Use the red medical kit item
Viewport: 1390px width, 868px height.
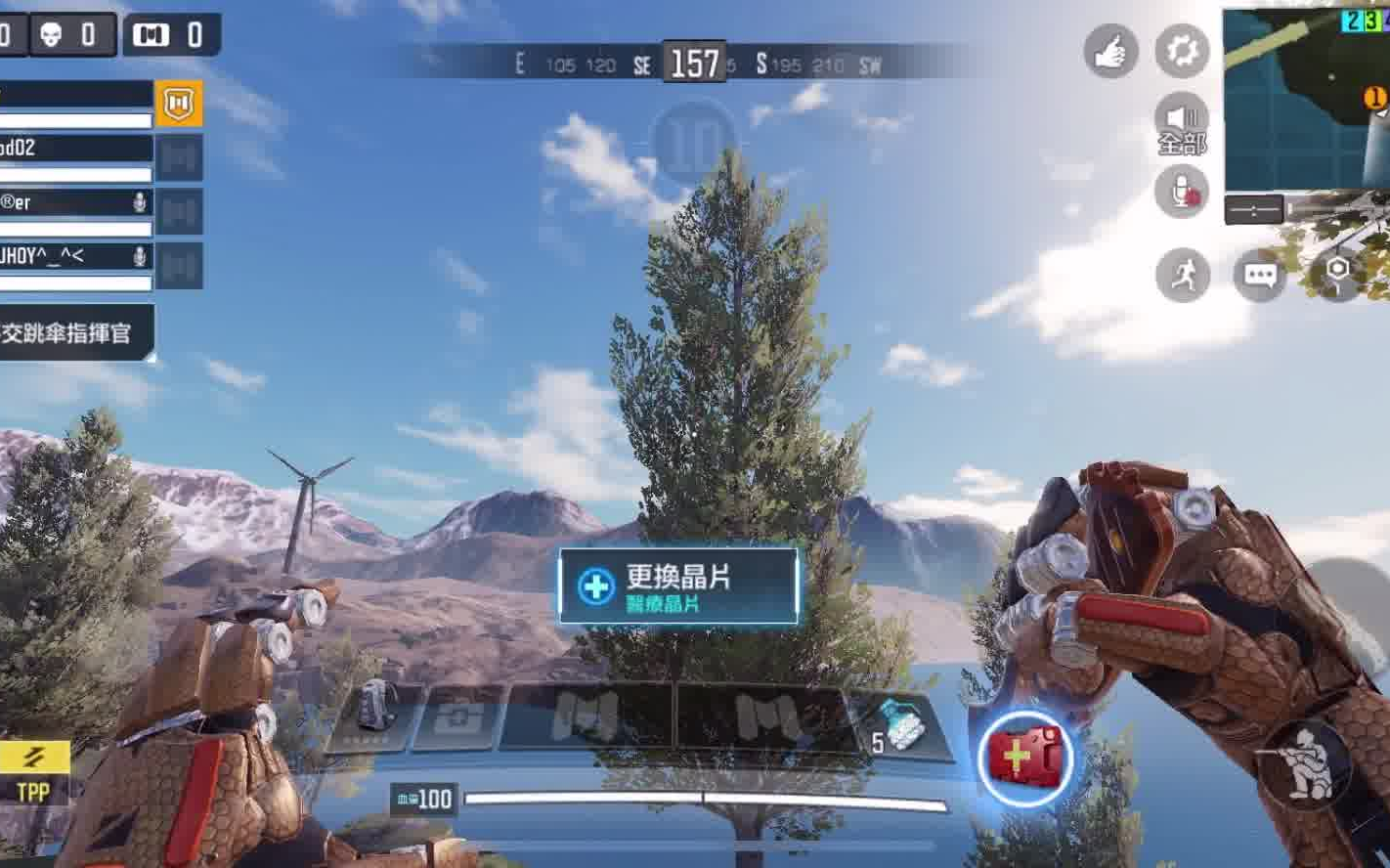click(x=1024, y=758)
